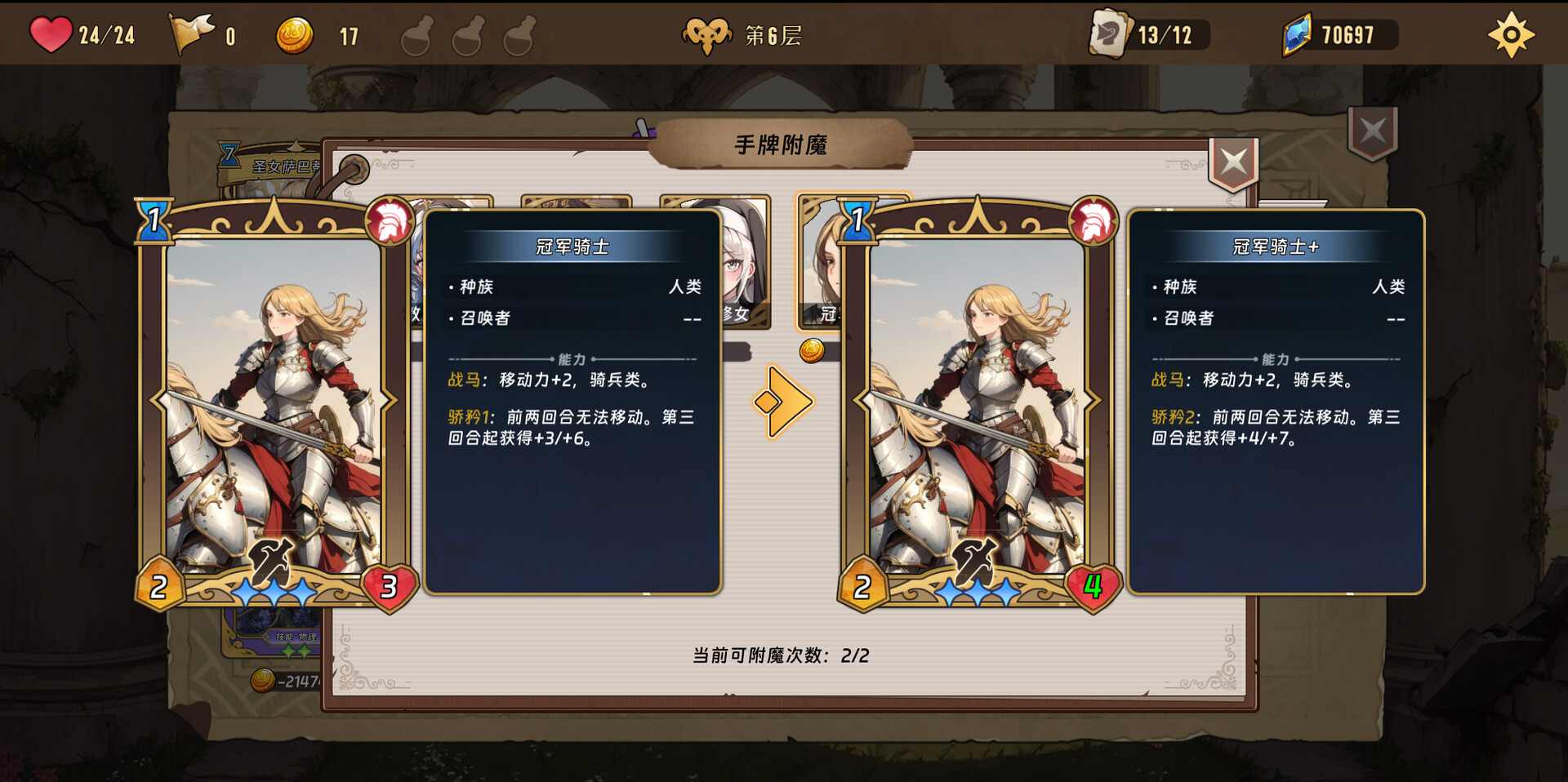This screenshot has width=1568, height=782.
Task: Close the 手牌附魔 enchant panel with its X
Action: pyautogui.click(x=1233, y=161)
